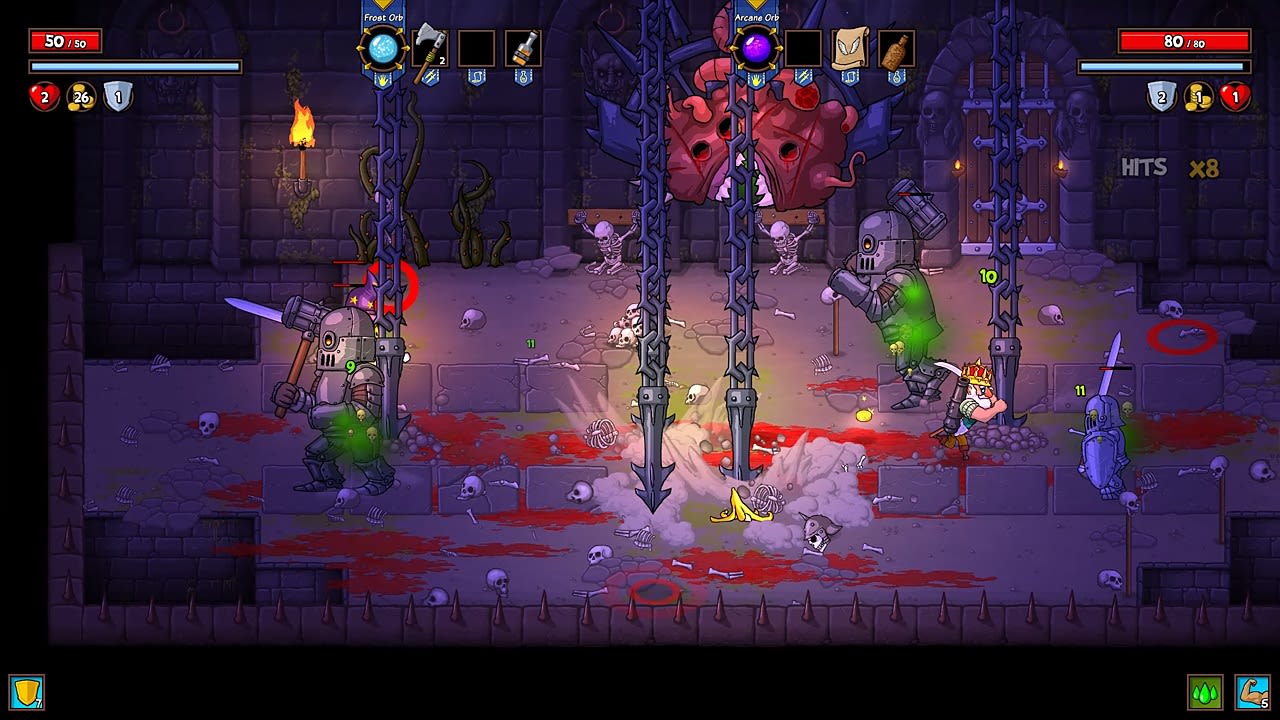Click the axe item showing x2

pos(428,46)
